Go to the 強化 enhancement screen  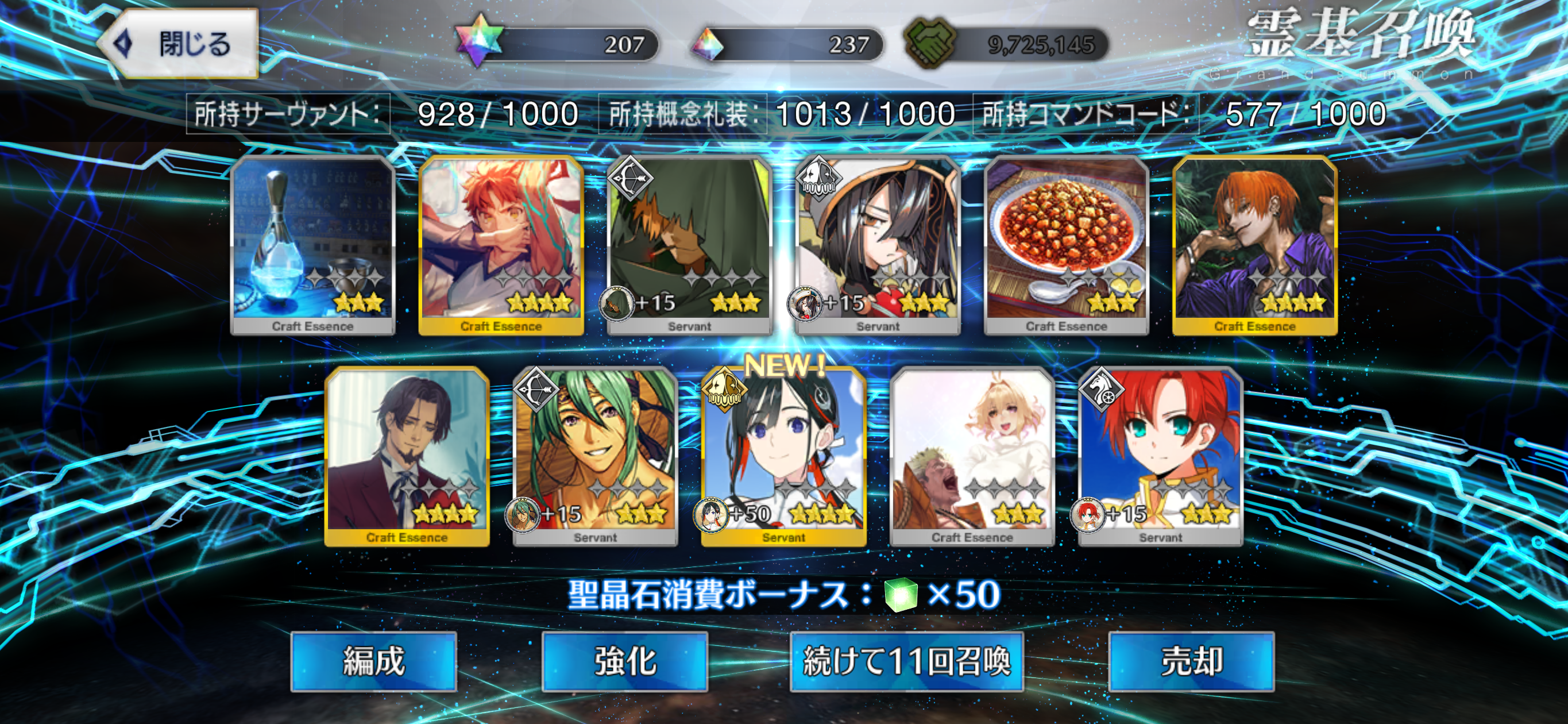coord(624,661)
